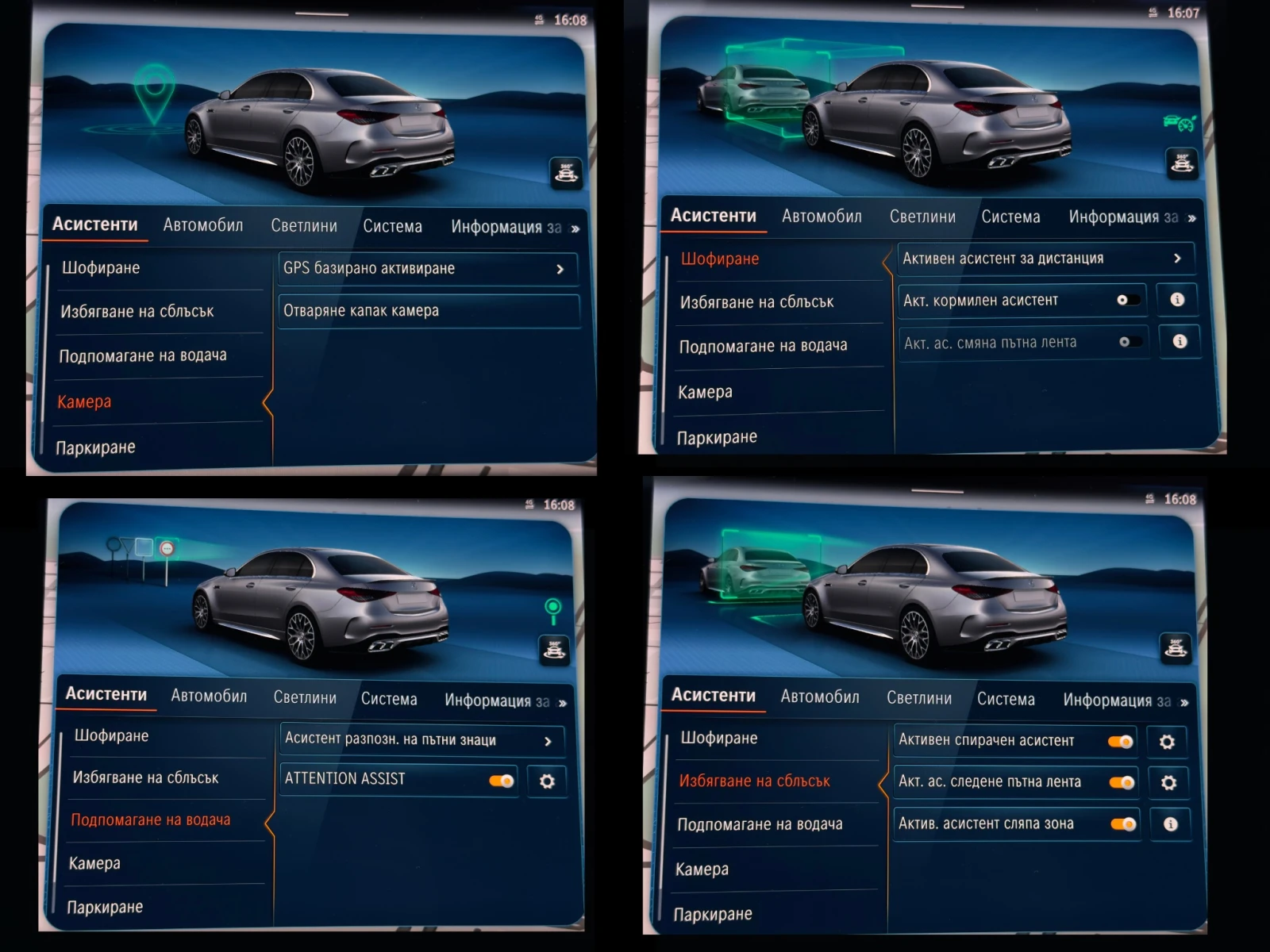
Task: Switch to the Автомобил tab
Action: coord(203,225)
